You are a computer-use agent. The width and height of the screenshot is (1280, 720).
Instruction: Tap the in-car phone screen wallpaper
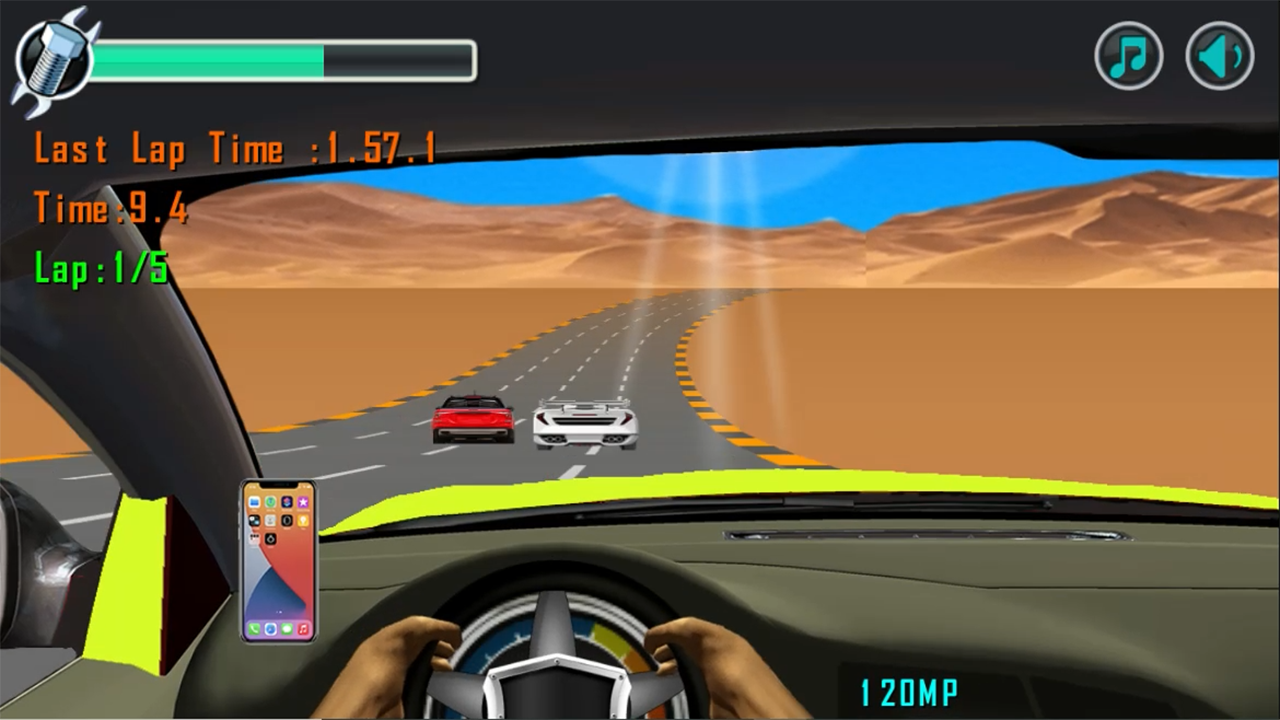tap(278, 580)
